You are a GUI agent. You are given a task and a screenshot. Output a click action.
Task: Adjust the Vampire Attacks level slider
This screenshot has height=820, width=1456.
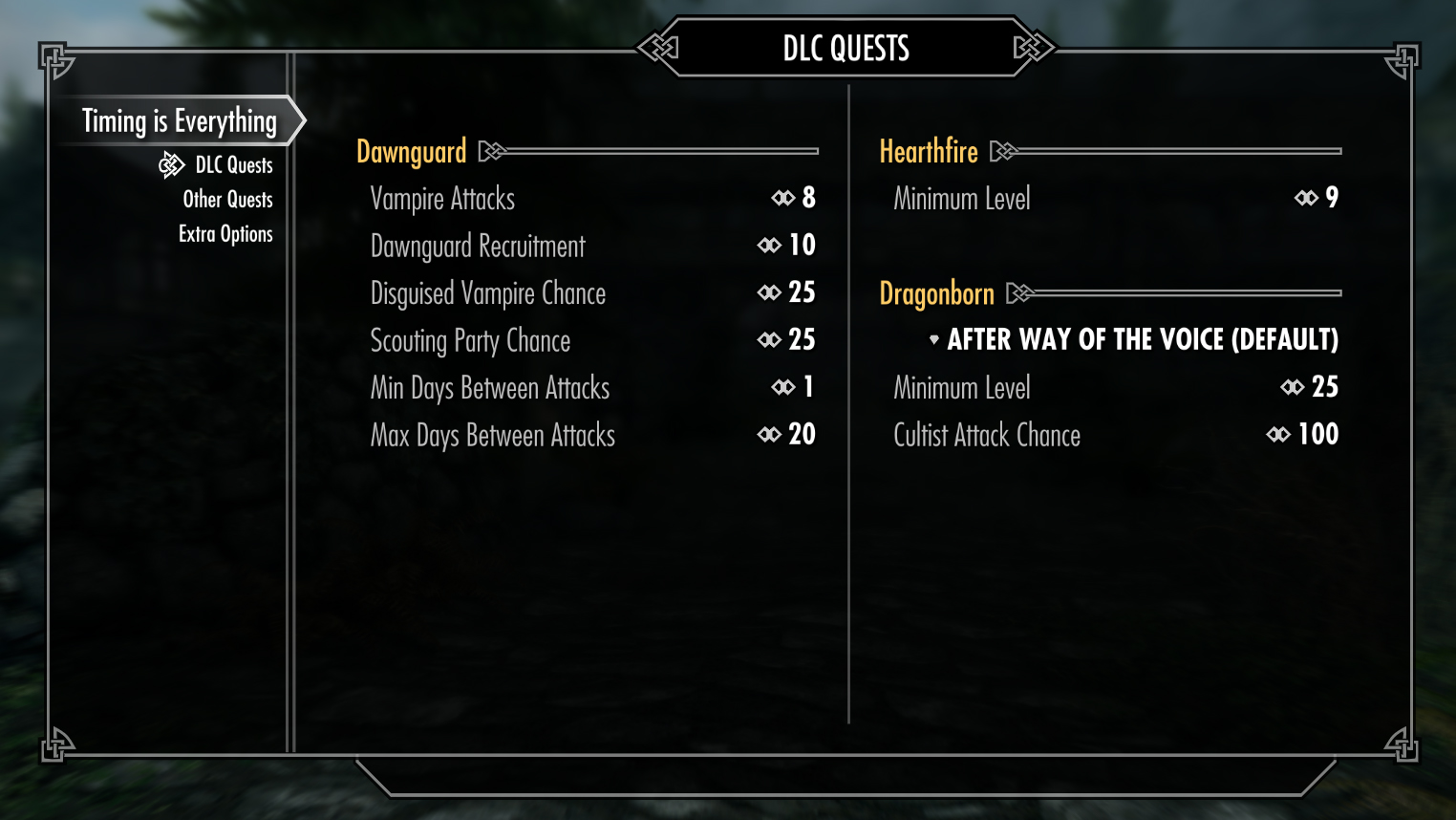click(592, 199)
